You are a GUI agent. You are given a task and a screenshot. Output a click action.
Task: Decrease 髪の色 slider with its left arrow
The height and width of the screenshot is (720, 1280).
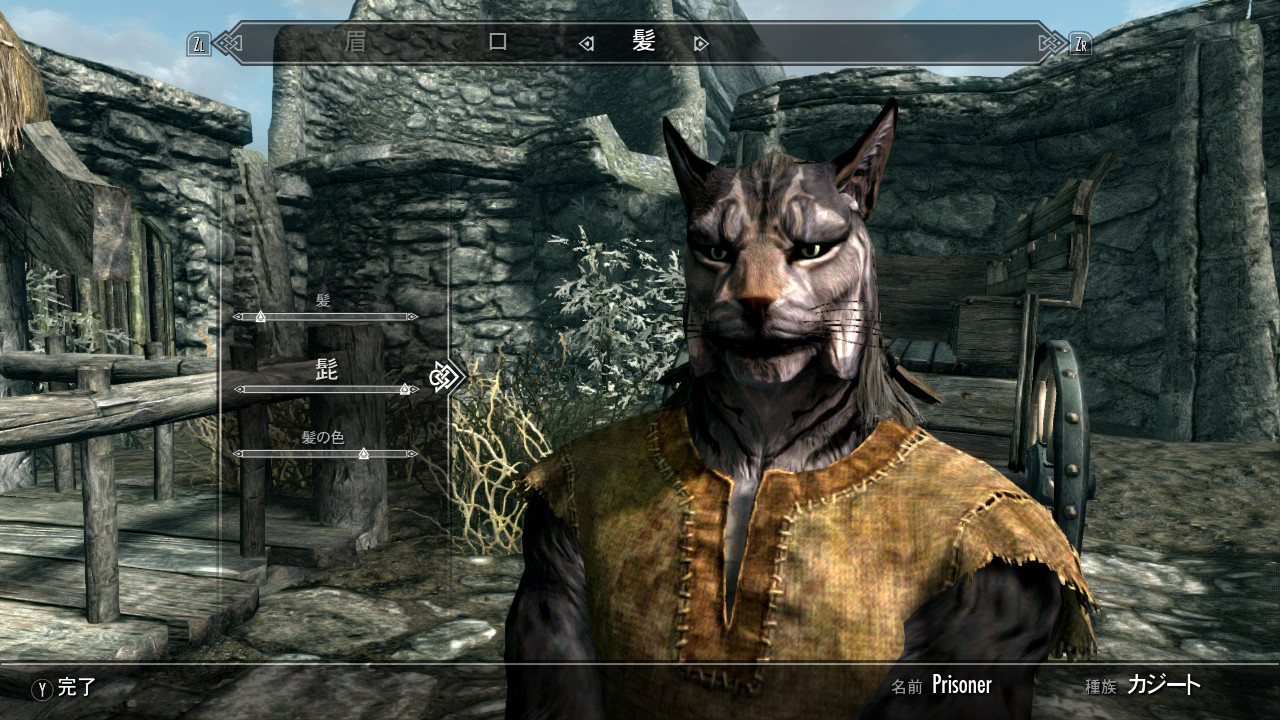(238, 454)
